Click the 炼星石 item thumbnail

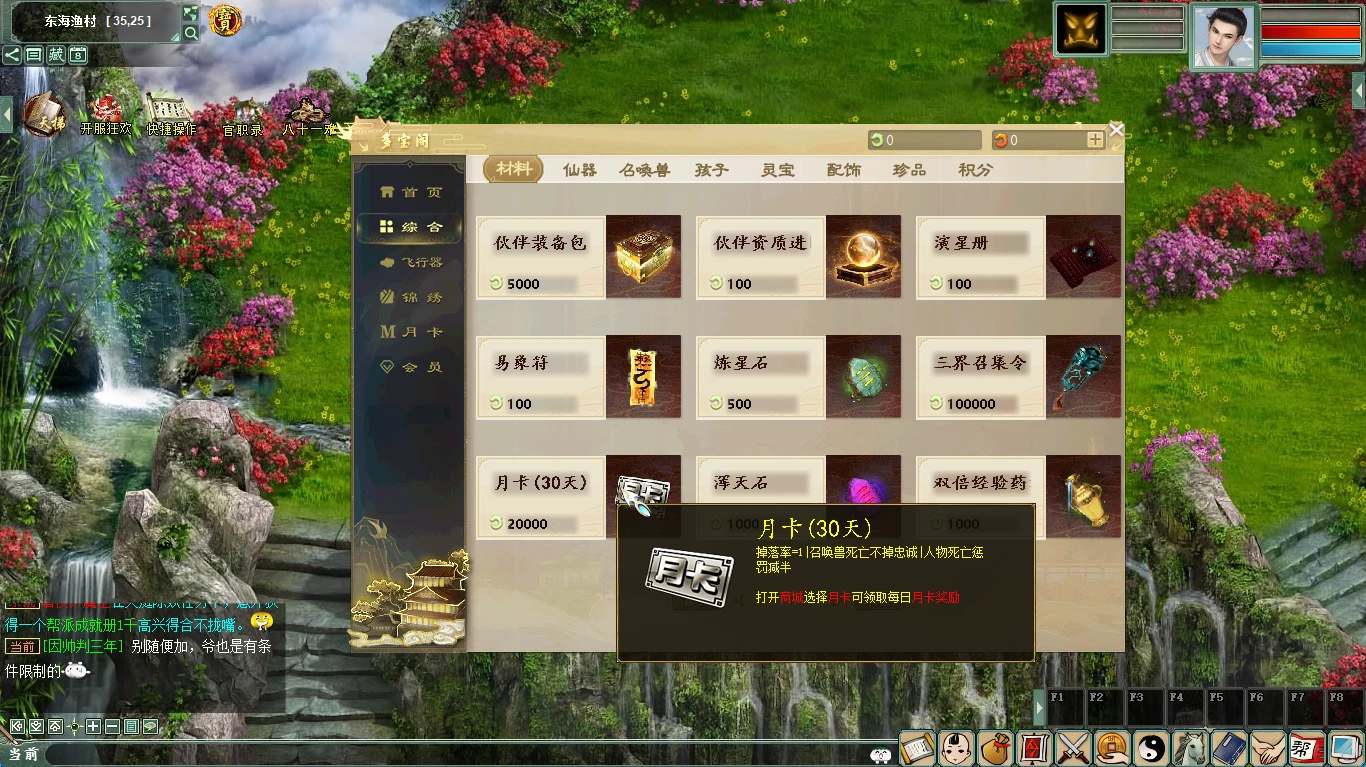pyautogui.click(x=863, y=377)
